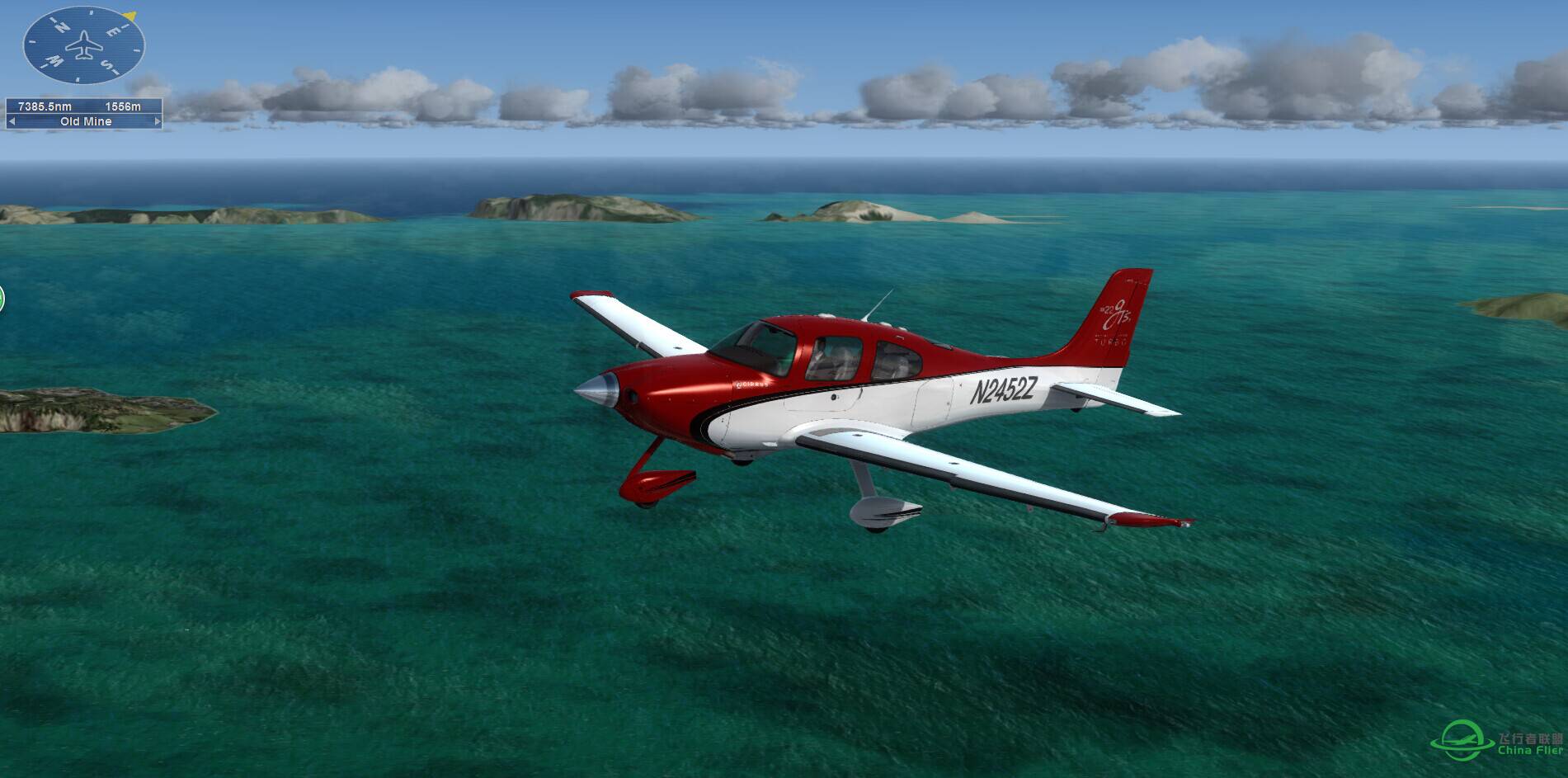Image resolution: width=1568 pixels, height=778 pixels.
Task: Open the China Flier watermark logo
Action: pyautogui.click(x=1497, y=741)
